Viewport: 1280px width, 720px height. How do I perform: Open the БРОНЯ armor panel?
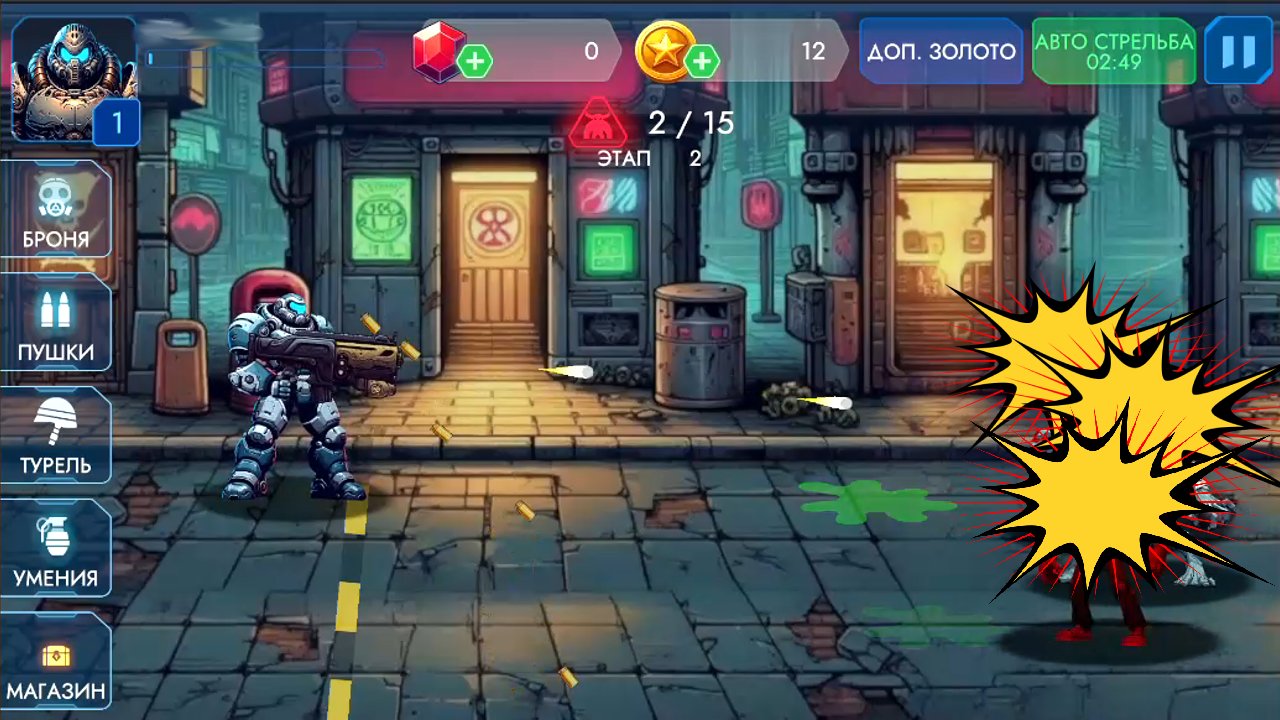(x=57, y=210)
